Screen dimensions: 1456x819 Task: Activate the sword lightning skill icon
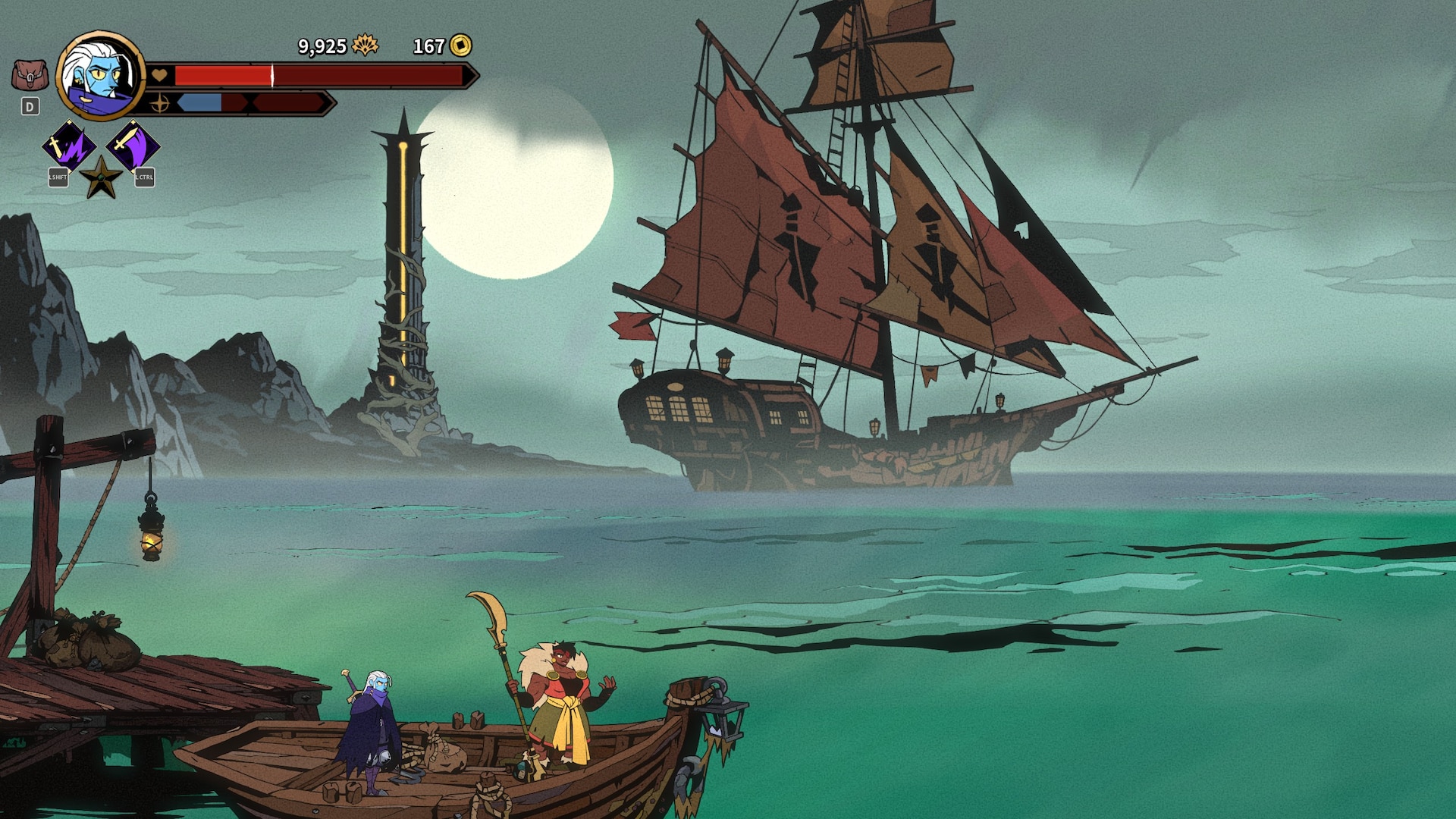tap(68, 146)
